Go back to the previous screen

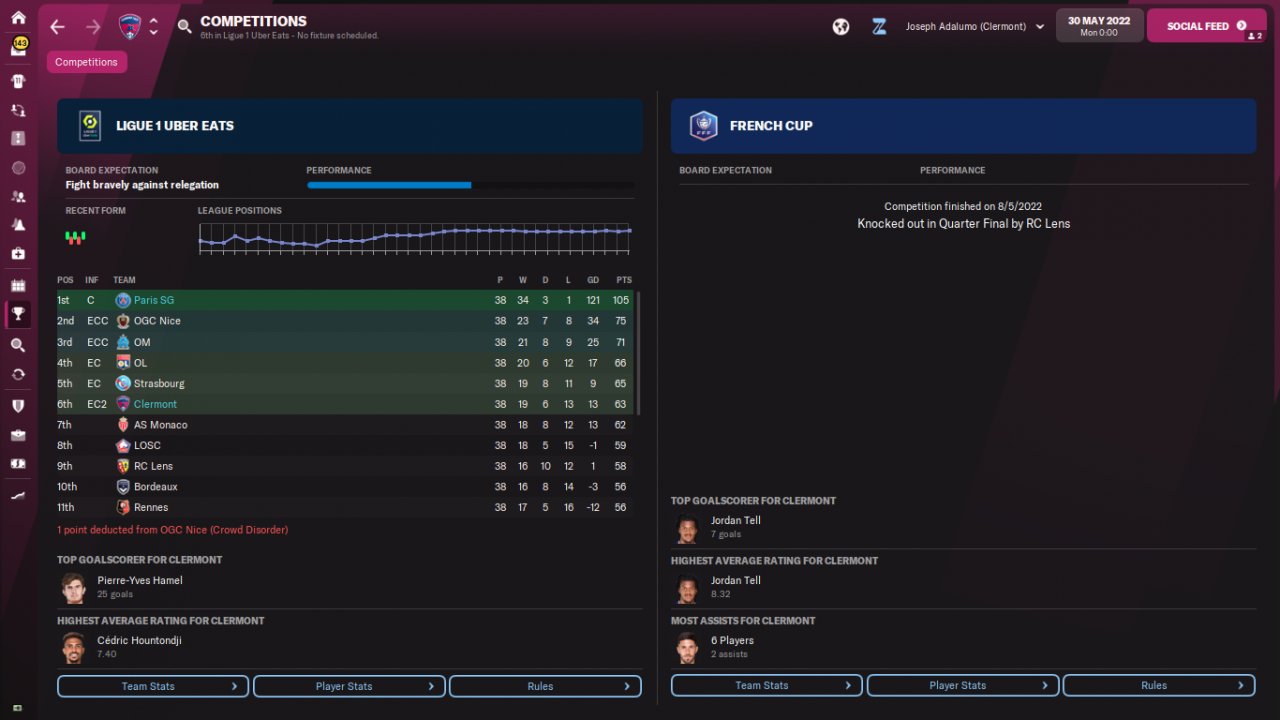(57, 27)
